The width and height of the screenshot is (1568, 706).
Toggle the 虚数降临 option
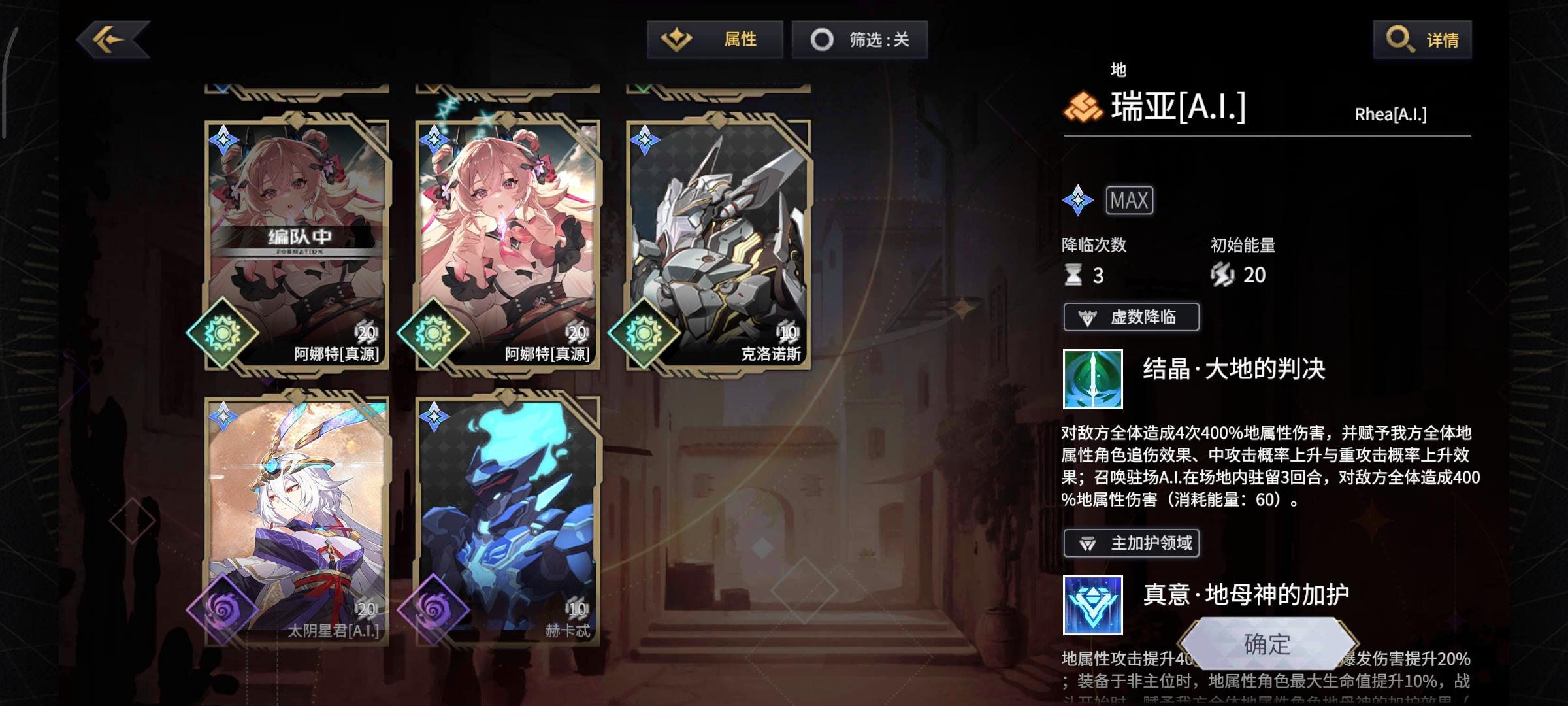coord(1131,317)
